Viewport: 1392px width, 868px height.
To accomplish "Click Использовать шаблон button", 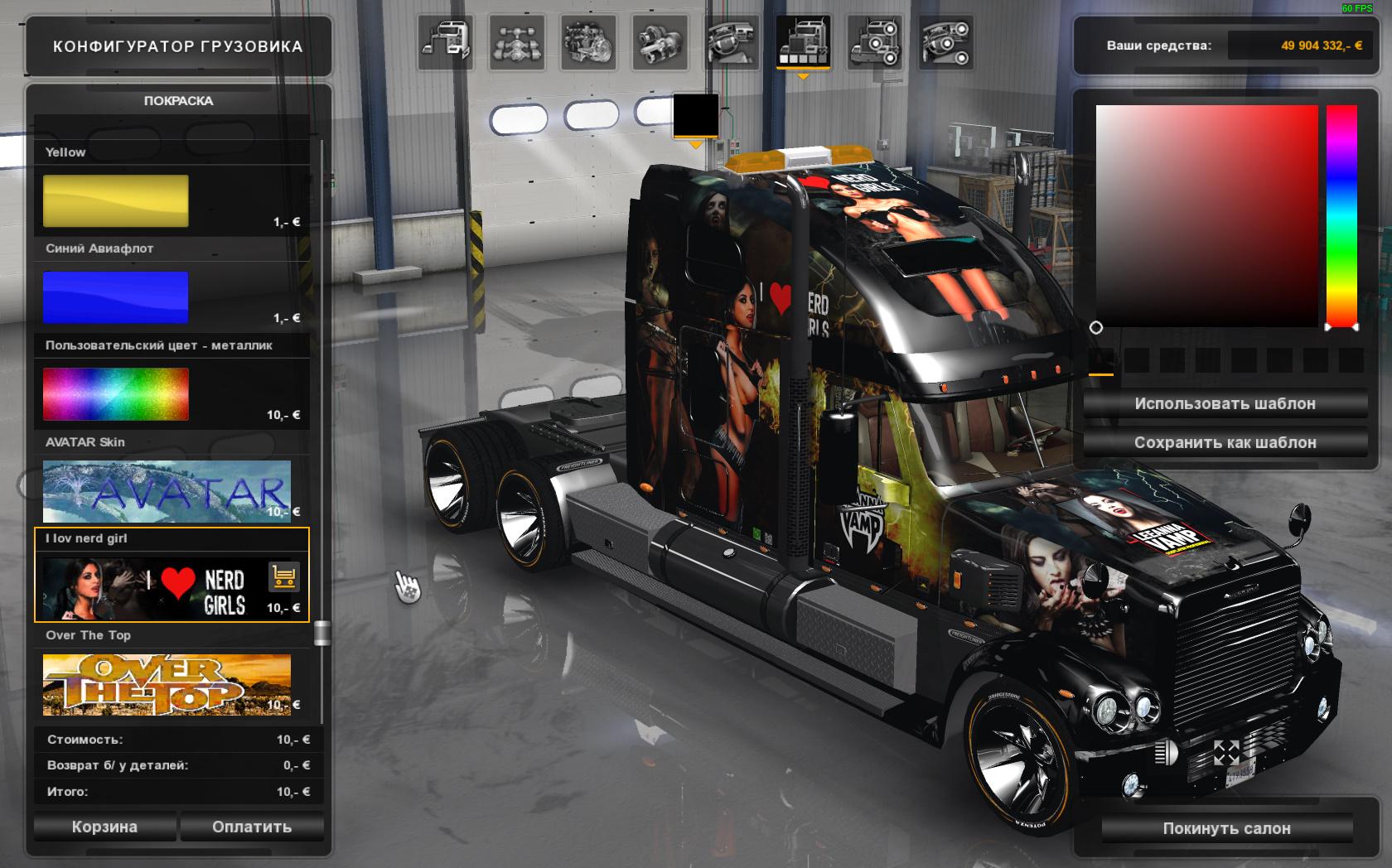I will tap(1225, 403).
